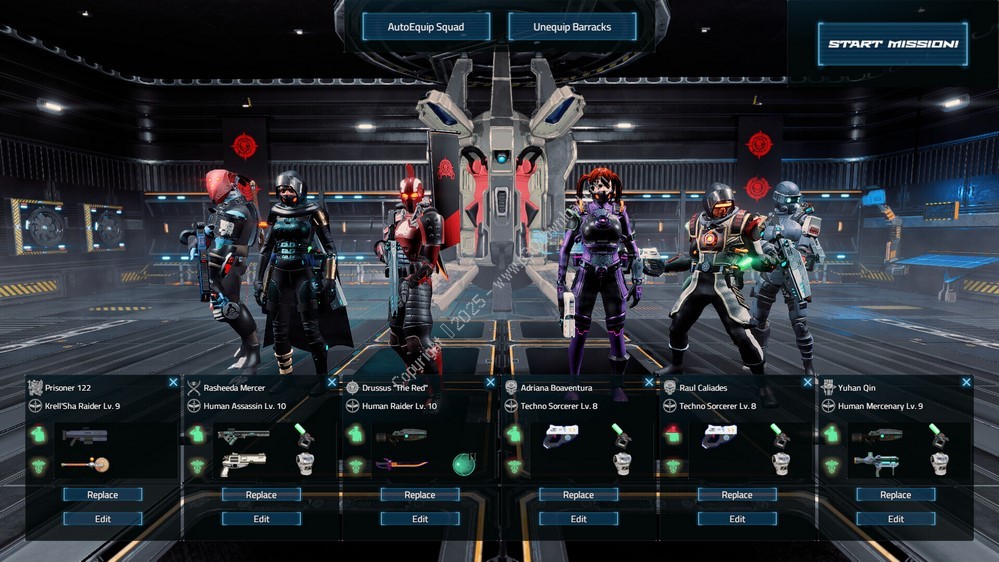Remove Prisoner 122 with the X button
999x562 pixels.
point(173,383)
